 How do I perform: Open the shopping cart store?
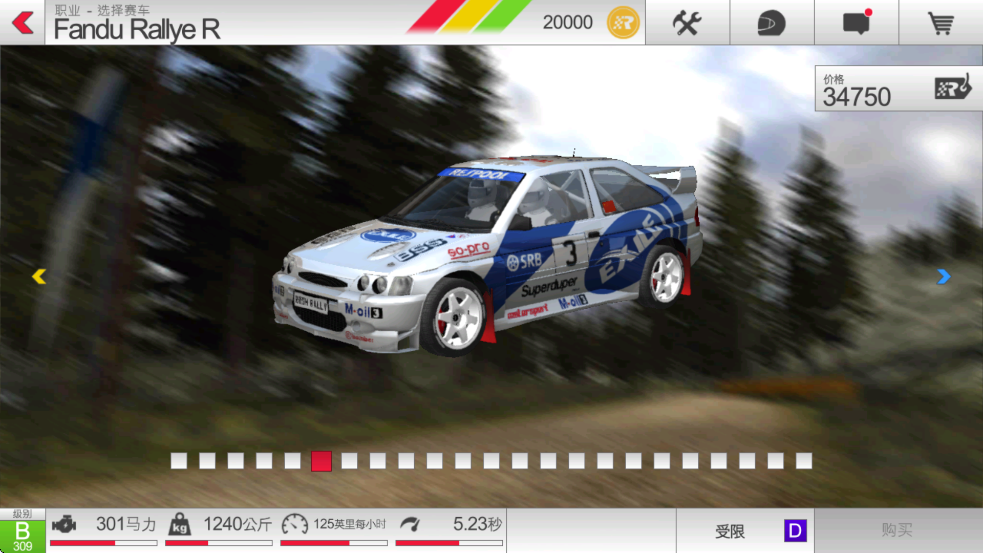tap(940, 22)
